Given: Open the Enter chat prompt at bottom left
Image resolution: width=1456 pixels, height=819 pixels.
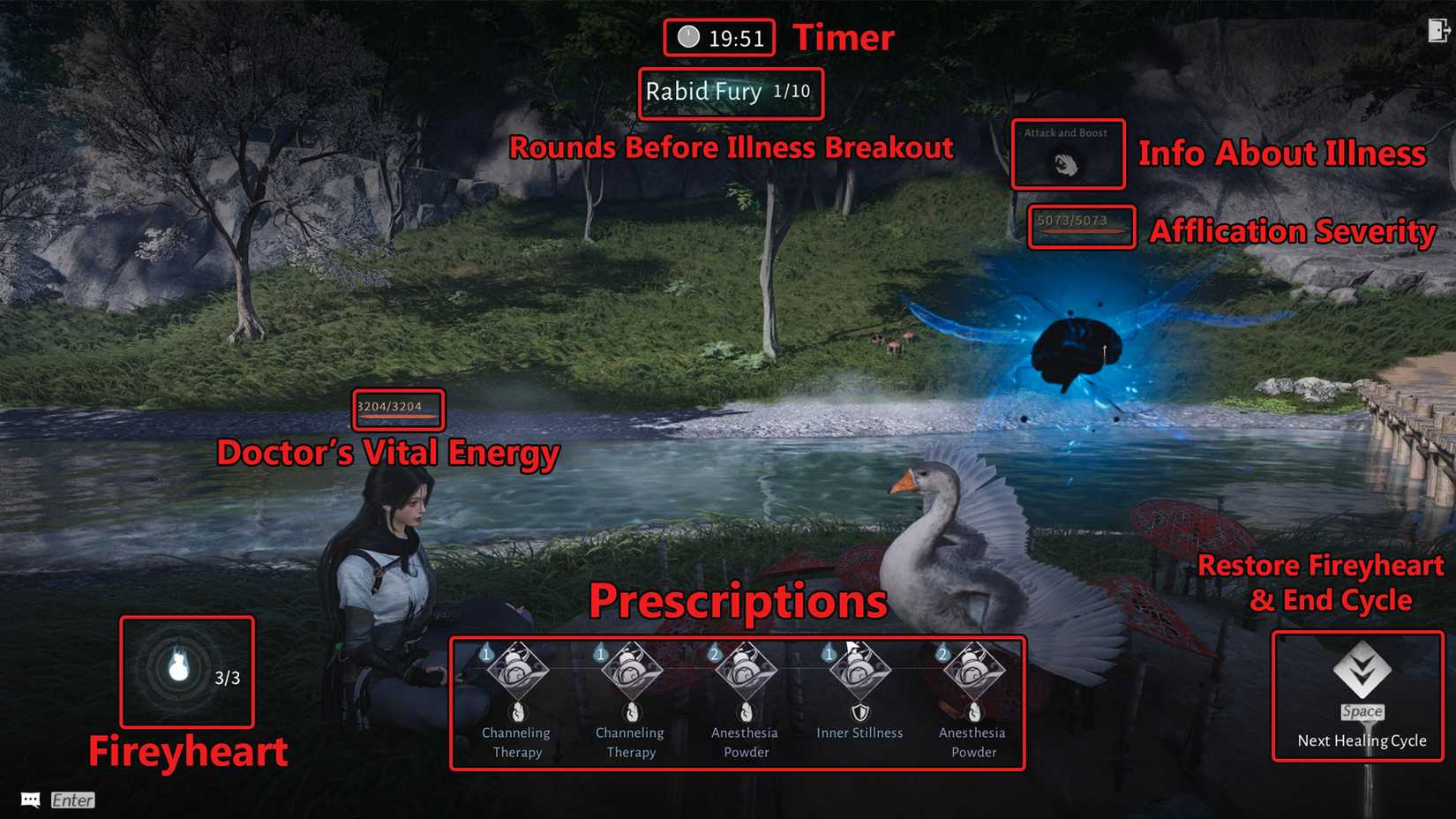Looking at the screenshot, I should pyautogui.click(x=71, y=800).
